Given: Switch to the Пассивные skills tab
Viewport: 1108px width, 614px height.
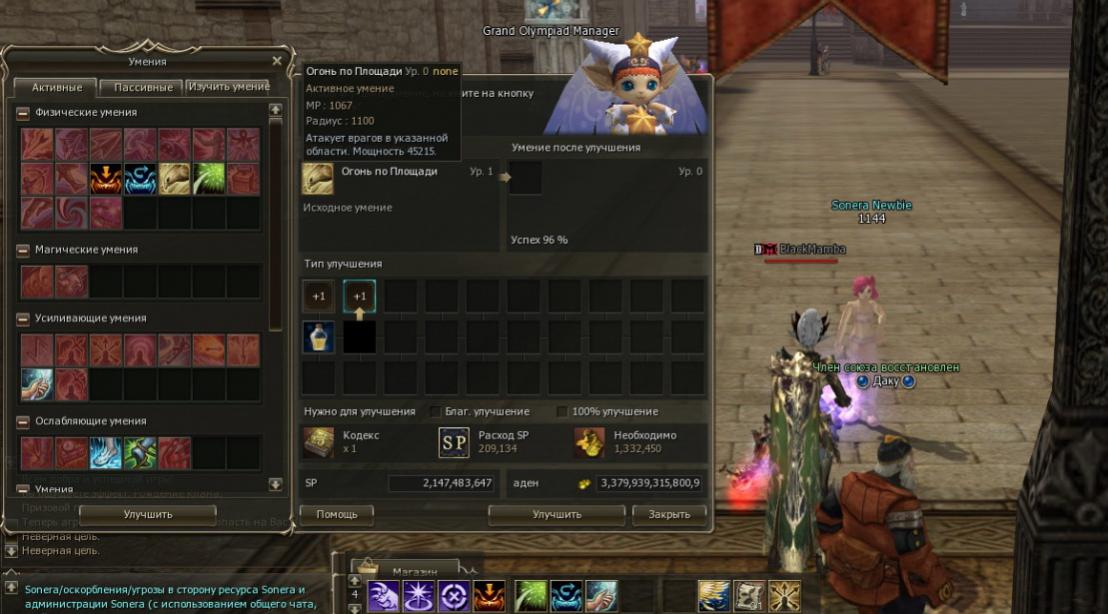Looking at the screenshot, I should [141, 87].
